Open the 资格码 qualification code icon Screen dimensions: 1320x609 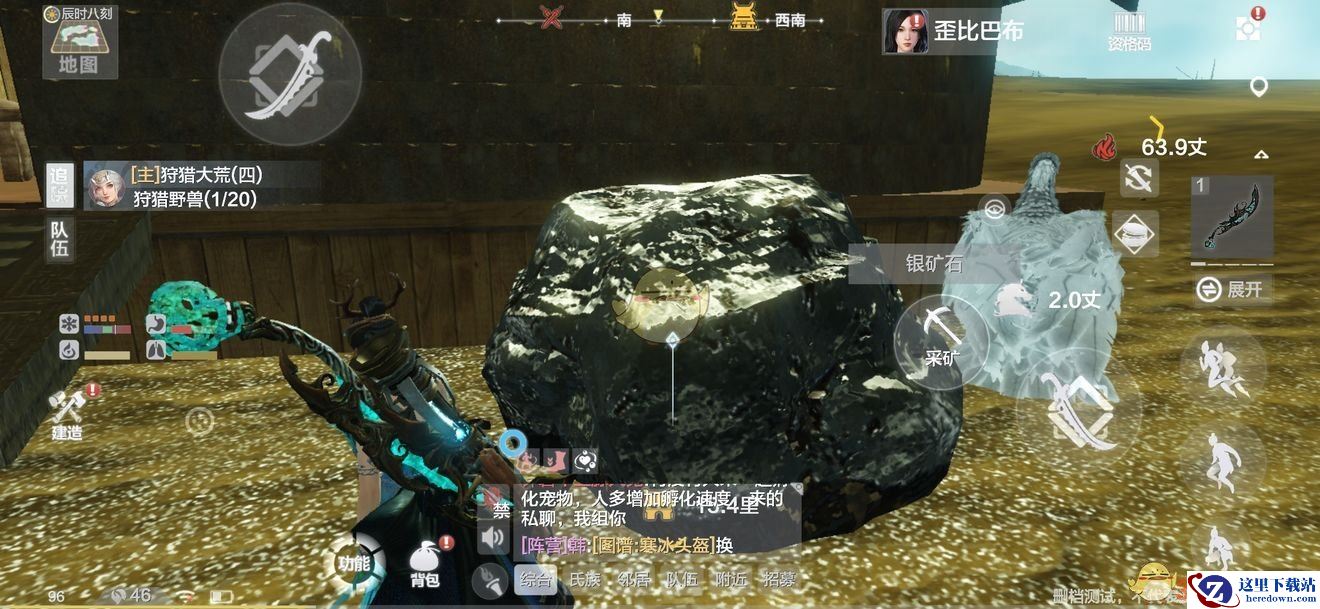click(1128, 30)
